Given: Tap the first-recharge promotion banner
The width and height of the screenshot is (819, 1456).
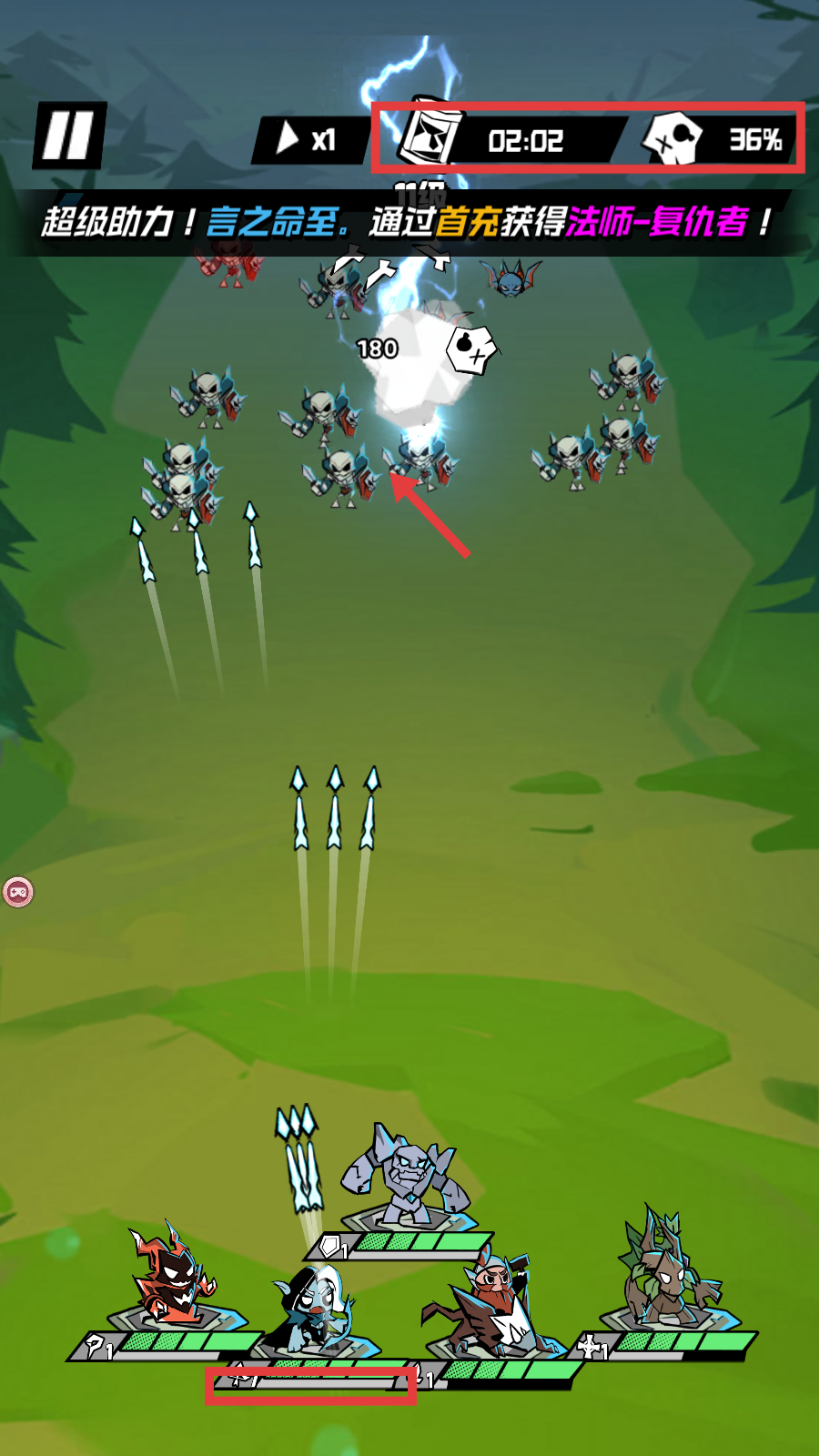Looking at the screenshot, I should [x=406, y=222].
